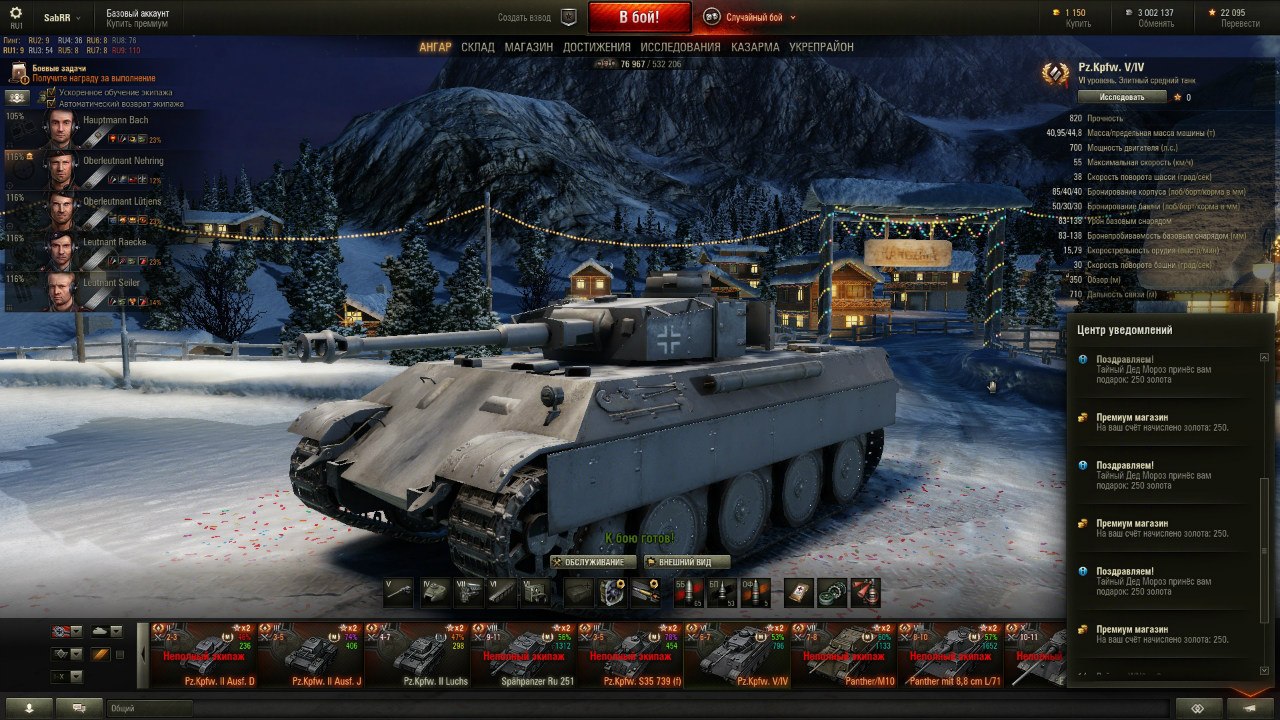Open the МАГАЗИН tab
This screenshot has height=720, width=1280.
(528, 47)
